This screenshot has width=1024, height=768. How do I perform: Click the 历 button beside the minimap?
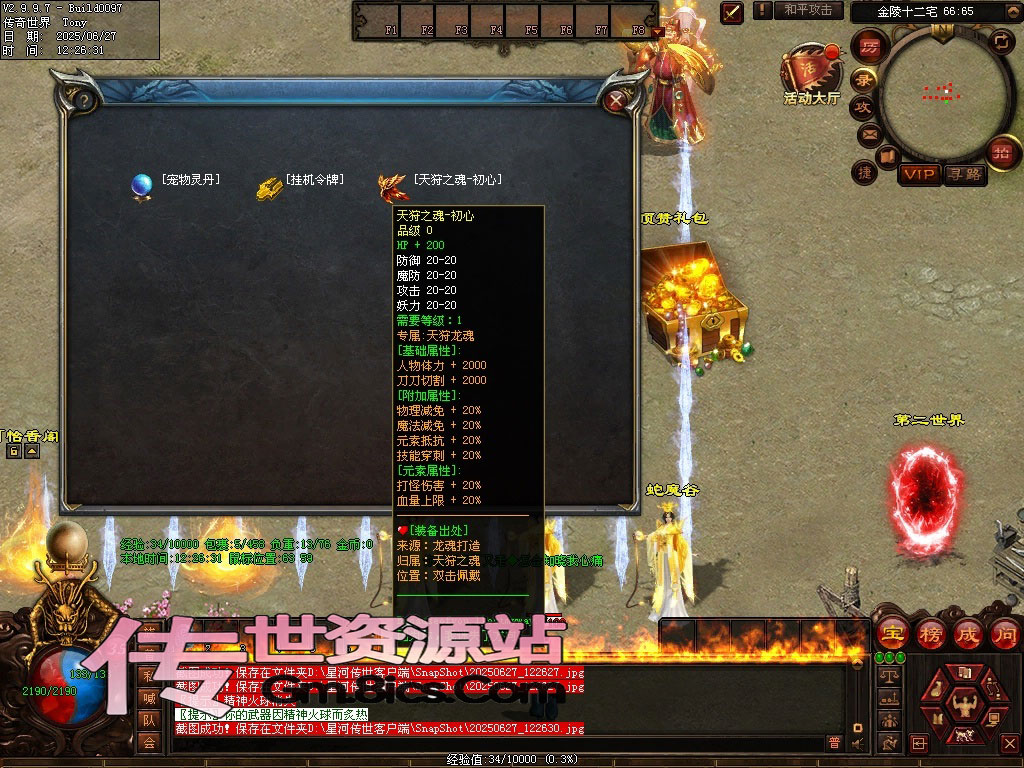pos(870,47)
